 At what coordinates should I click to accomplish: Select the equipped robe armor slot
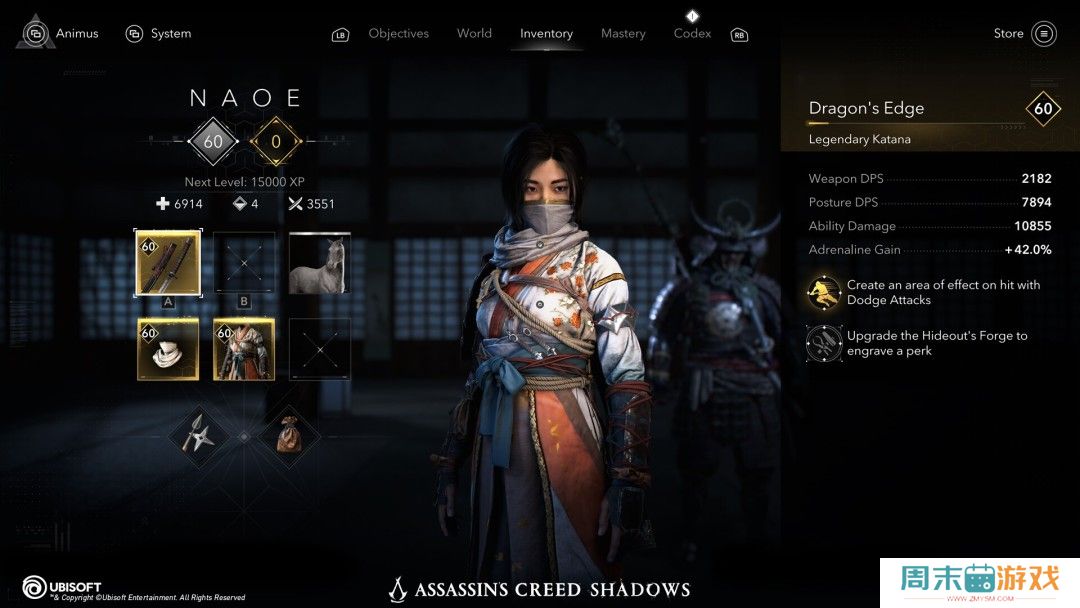(244, 349)
